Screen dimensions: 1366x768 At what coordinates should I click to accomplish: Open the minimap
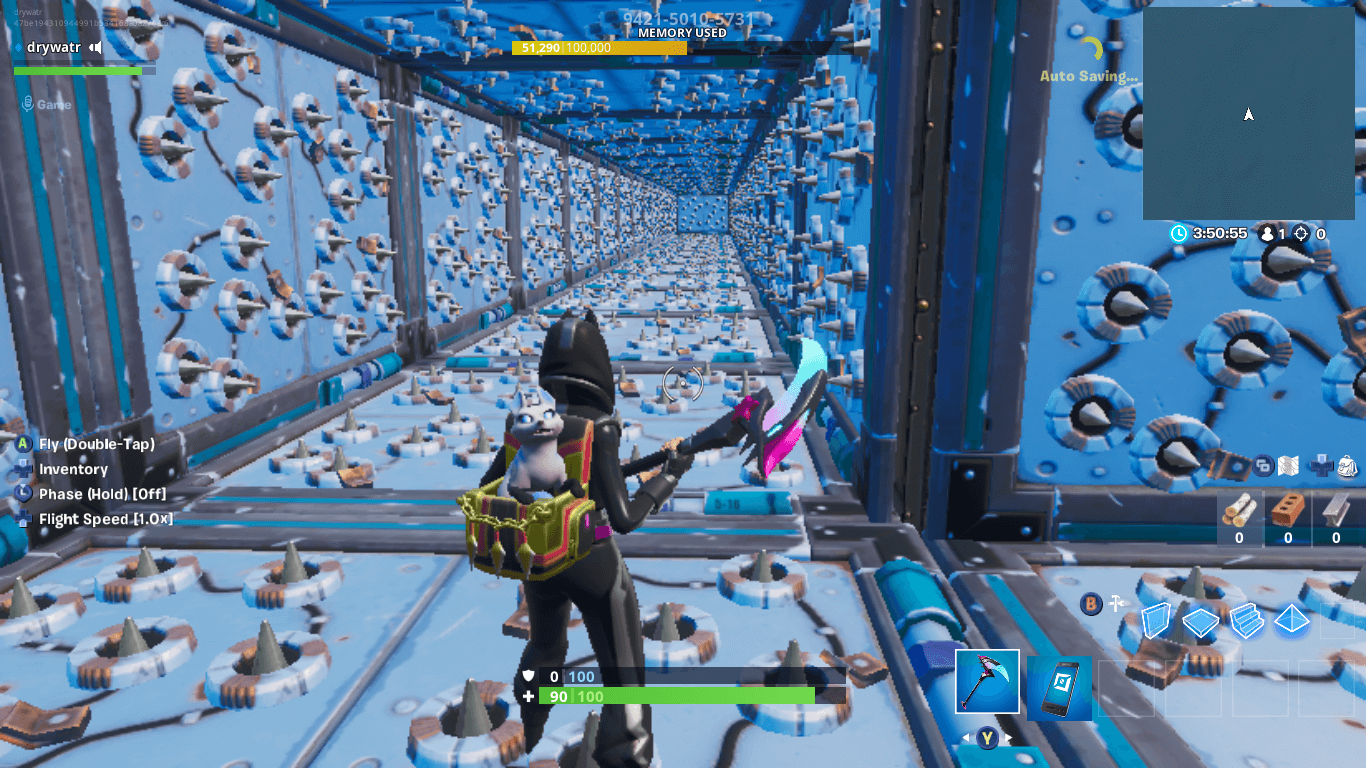point(1248,113)
